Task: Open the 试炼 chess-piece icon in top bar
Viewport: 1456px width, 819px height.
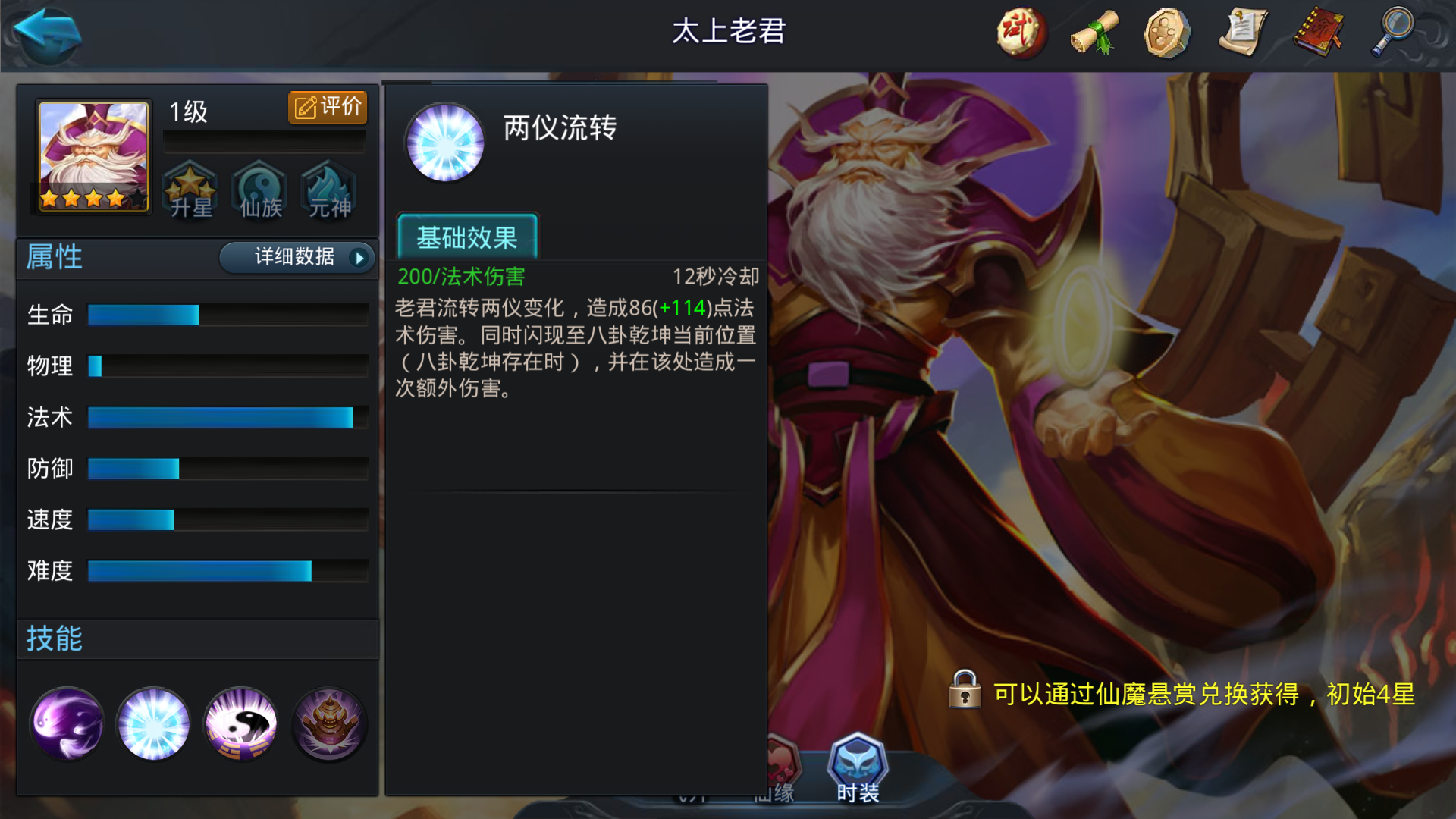Action: point(1019,32)
